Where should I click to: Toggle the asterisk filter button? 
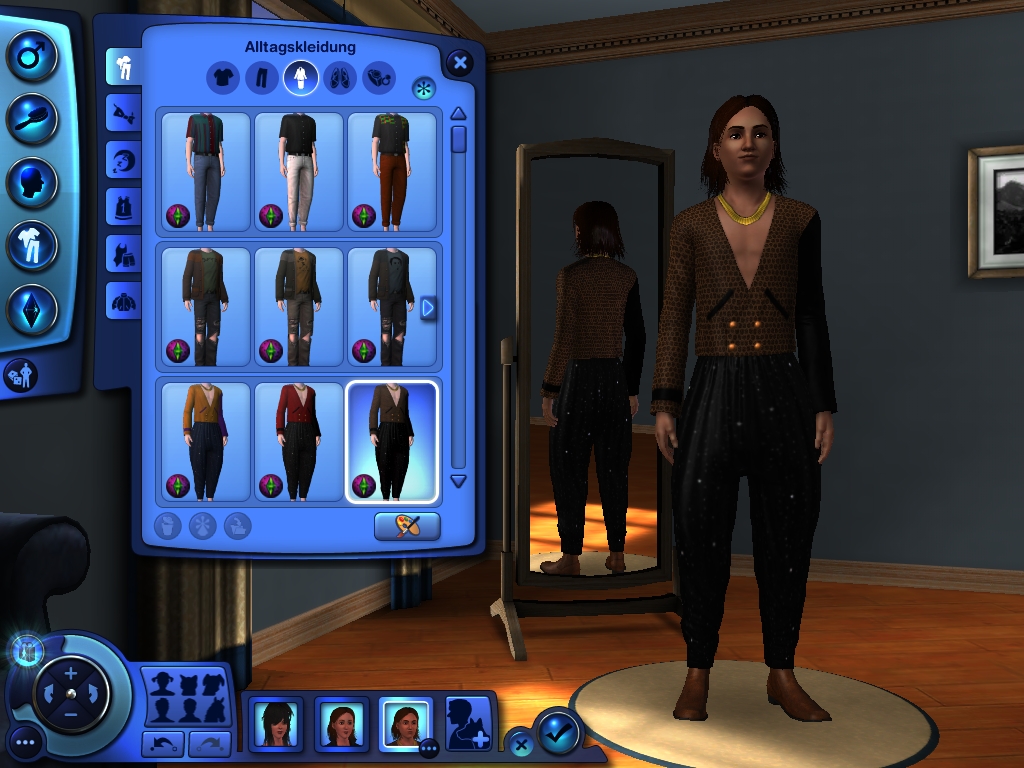point(424,88)
